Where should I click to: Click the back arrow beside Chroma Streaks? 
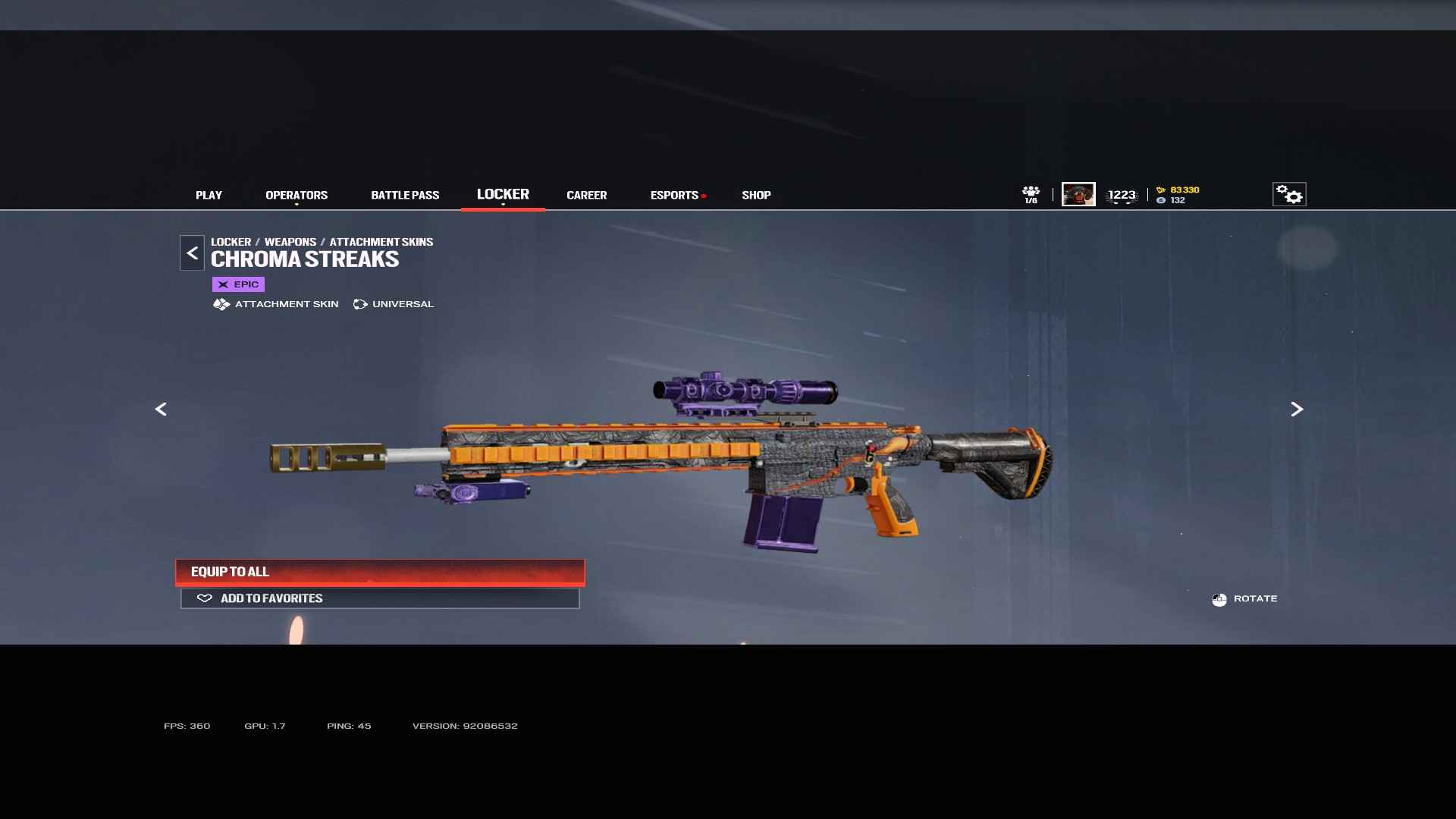tap(192, 253)
